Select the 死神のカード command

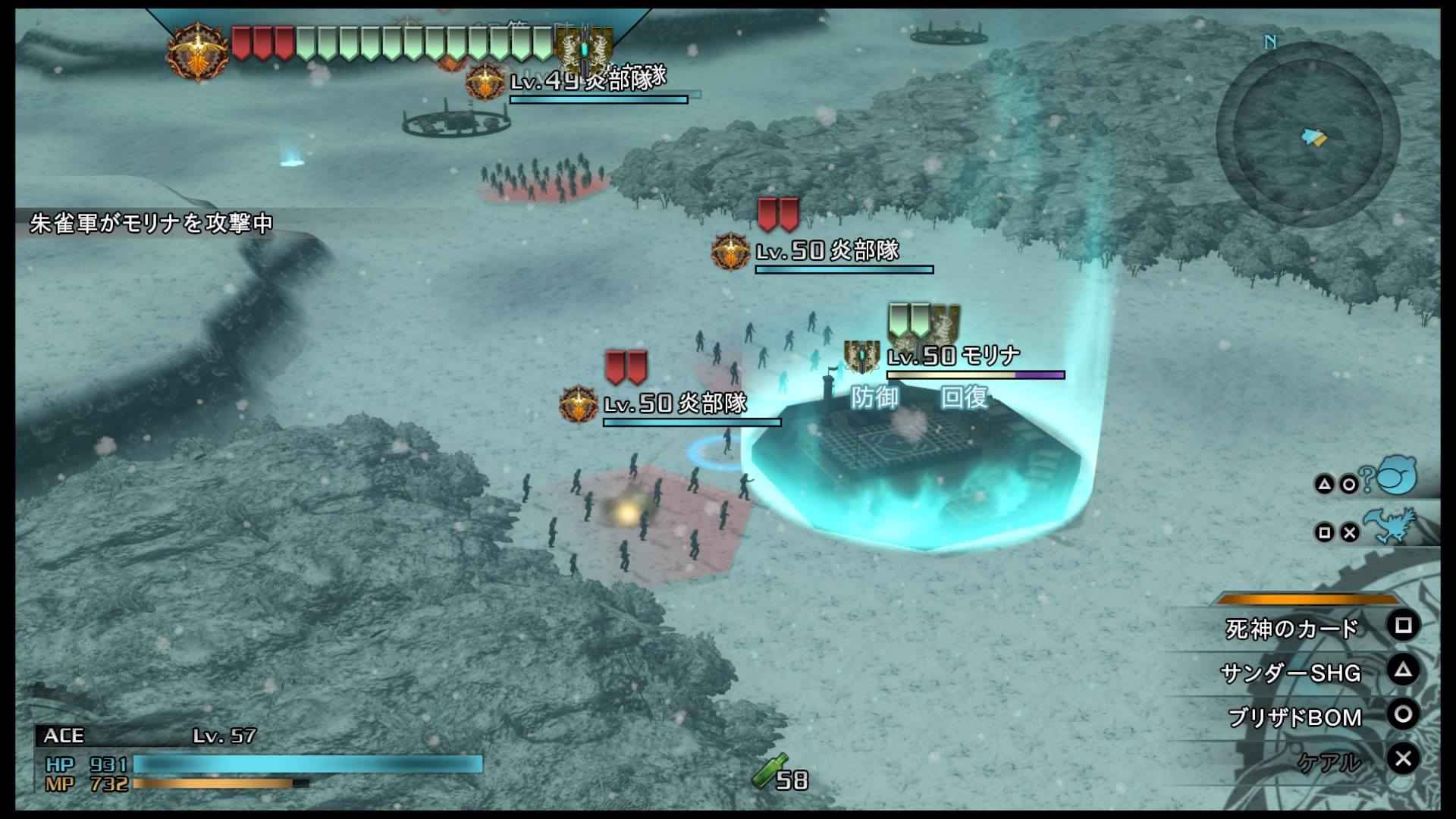1292,629
